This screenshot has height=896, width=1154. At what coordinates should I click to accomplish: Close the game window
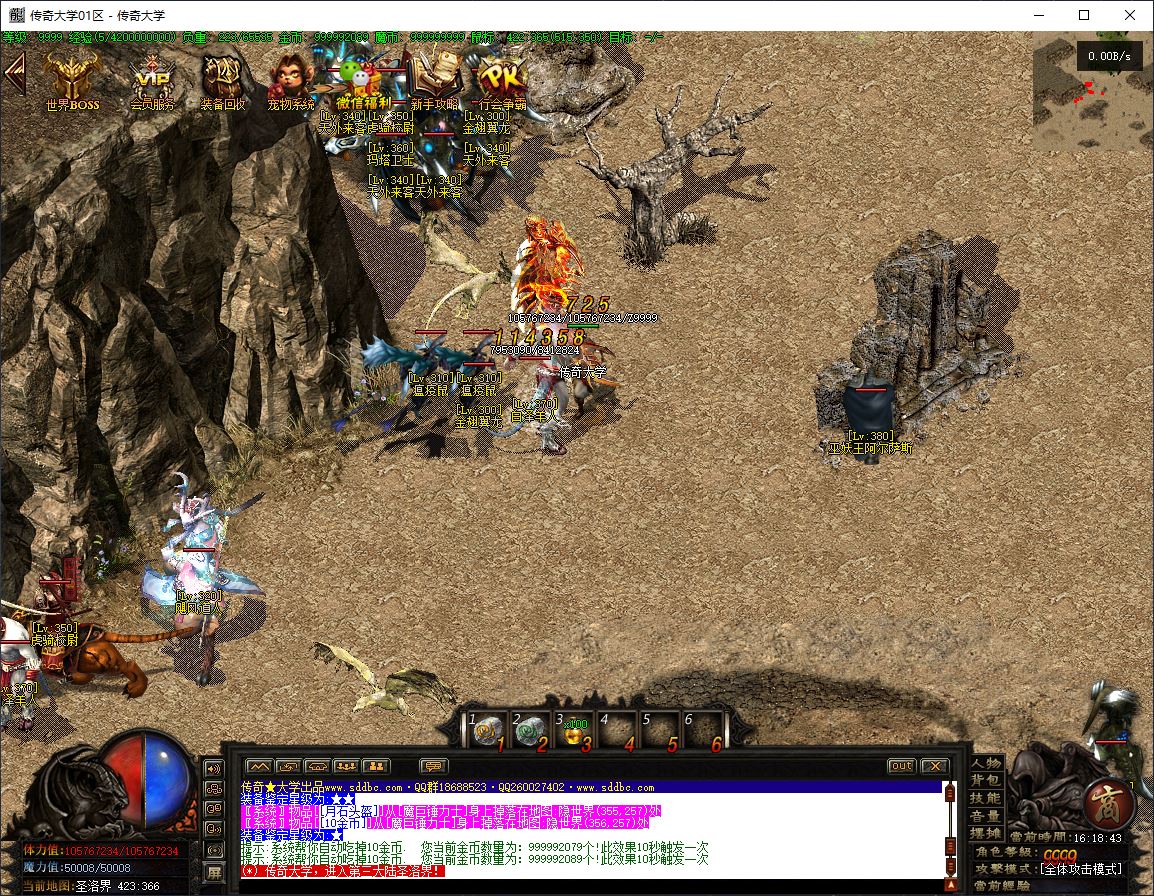pos(1130,15)
